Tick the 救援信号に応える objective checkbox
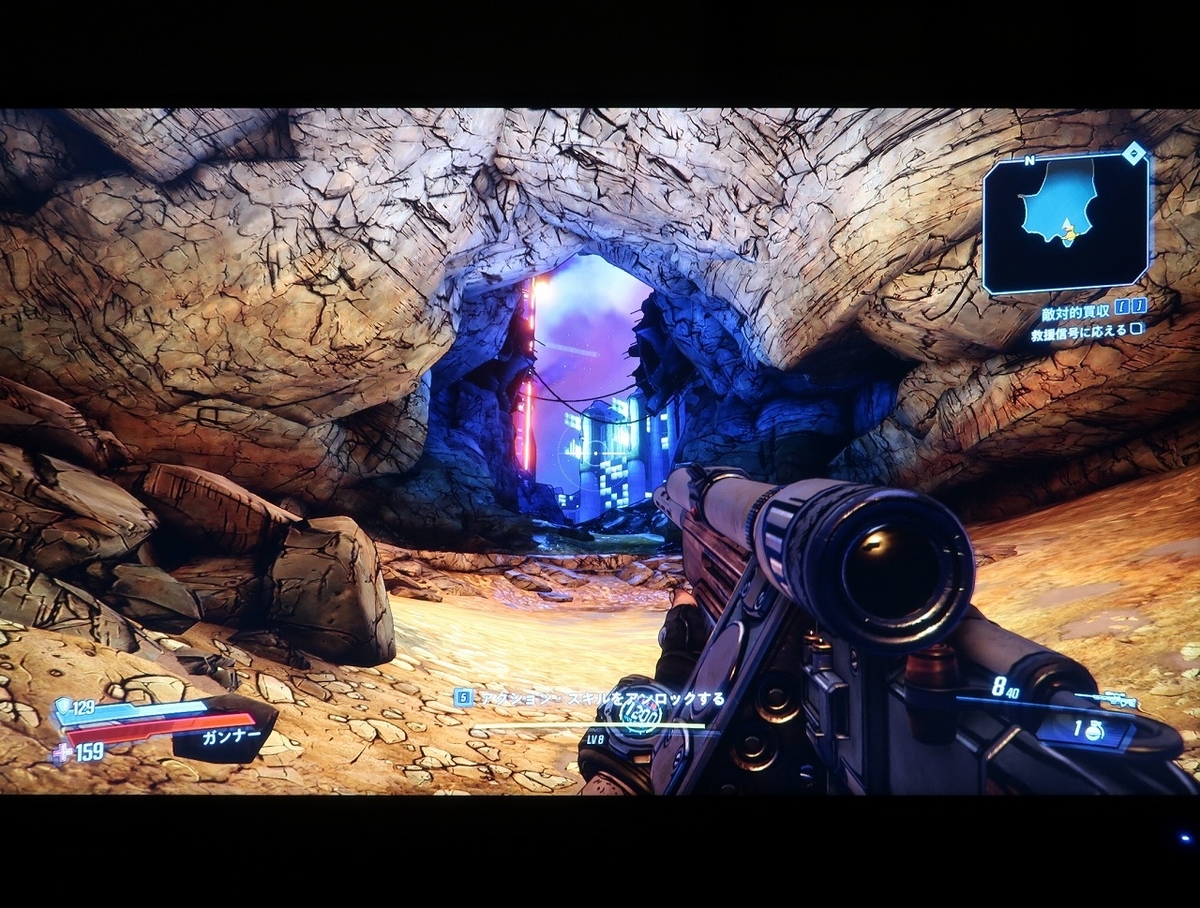Viewport: 1200px width, 908px height. click(1136, 329)
